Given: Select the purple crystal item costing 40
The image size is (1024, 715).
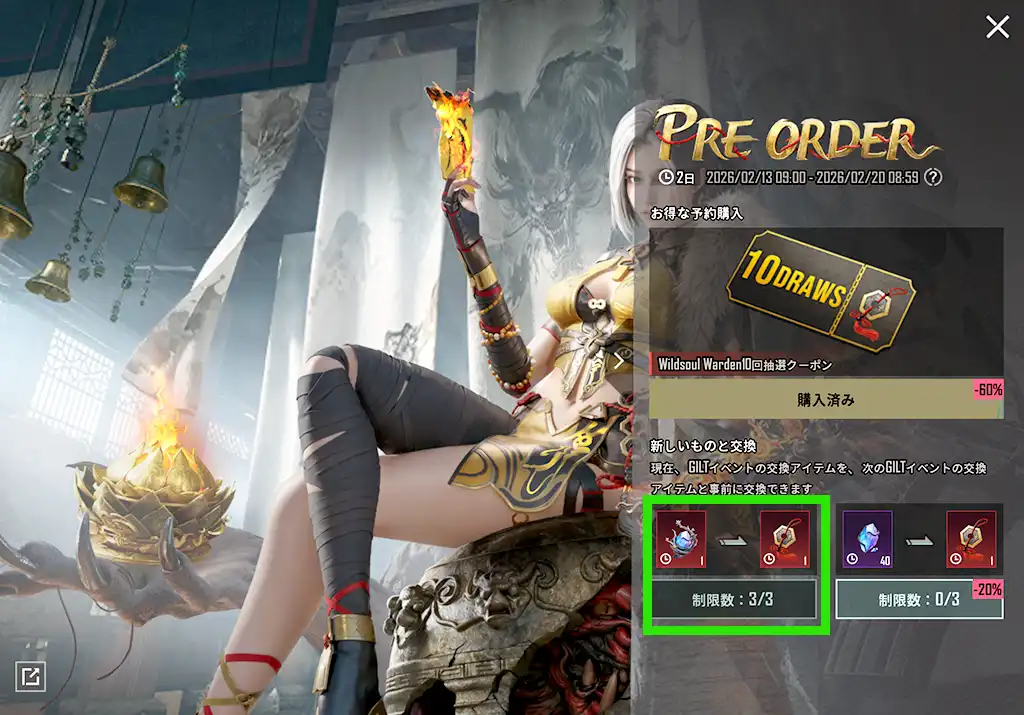Looking at the screenshot, I should click(x=865, y=539).
